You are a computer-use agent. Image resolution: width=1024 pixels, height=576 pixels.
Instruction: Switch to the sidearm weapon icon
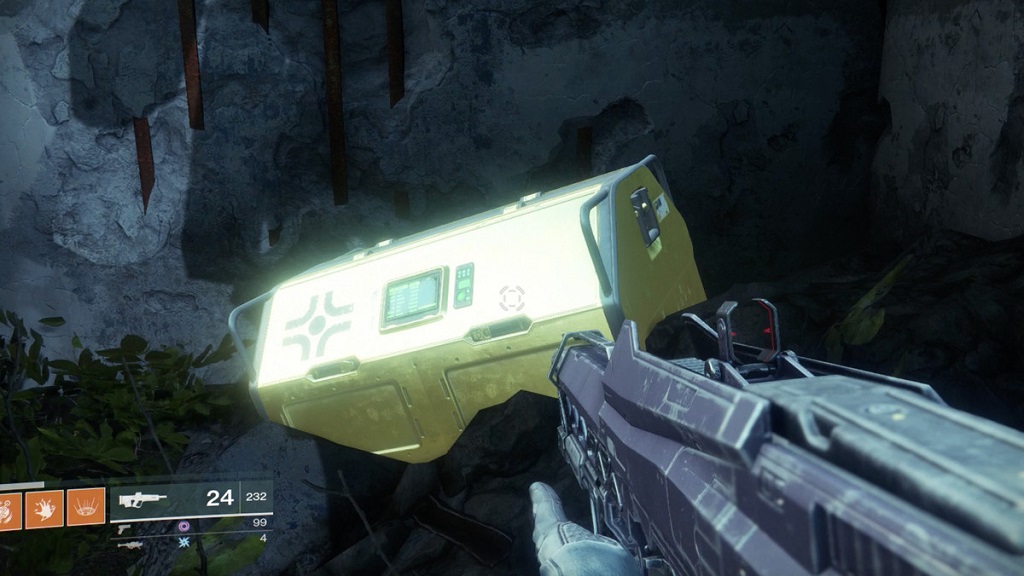click(x=125, y=527)
